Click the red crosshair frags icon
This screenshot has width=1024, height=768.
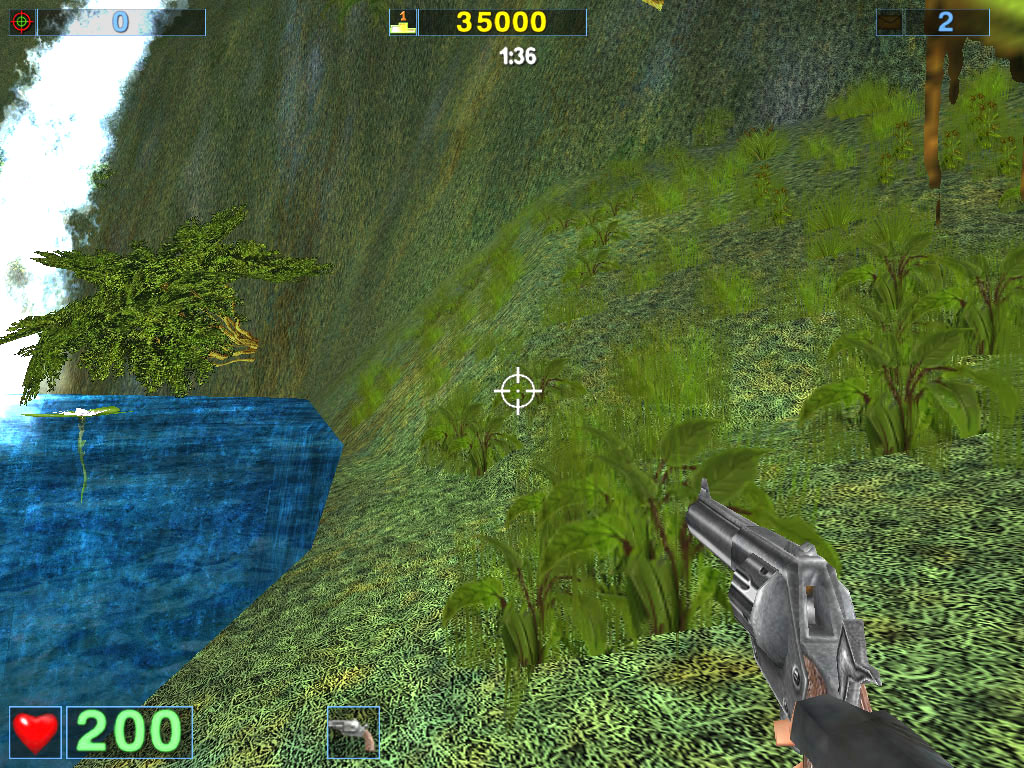[x=22, y=22]
